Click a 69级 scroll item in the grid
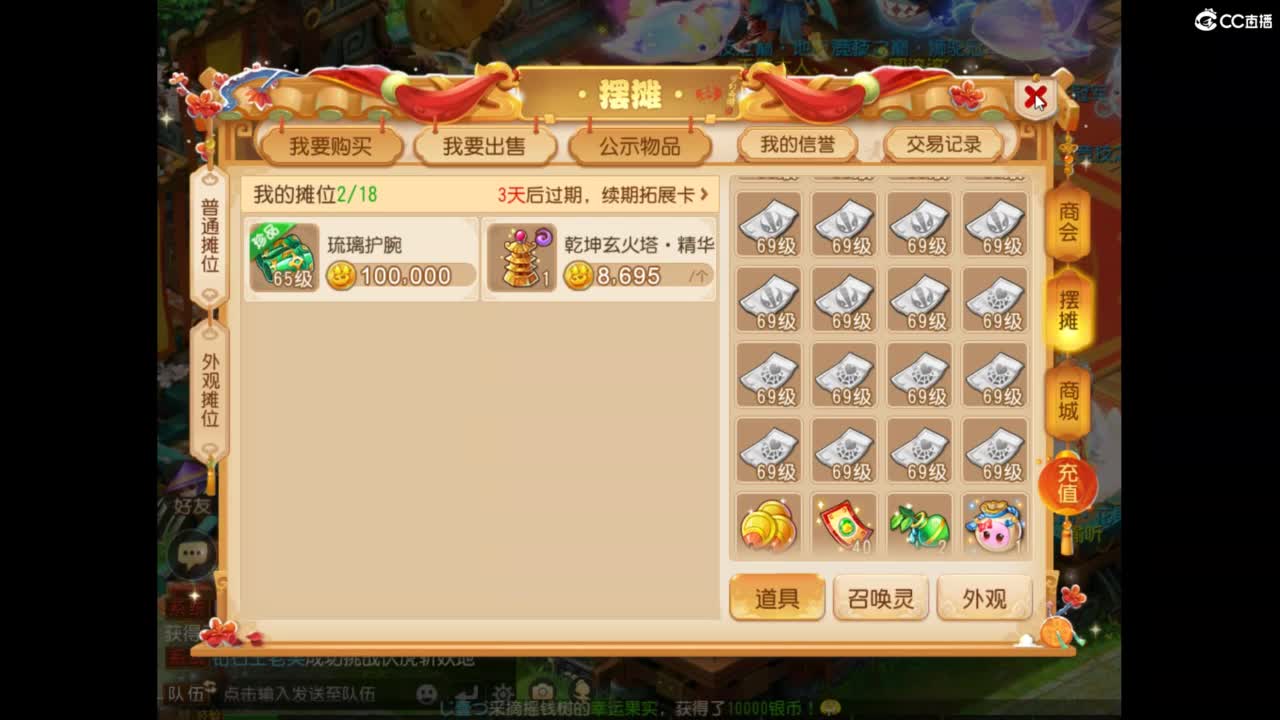The width and height of the screenshot is (1280, 720). [768, 226]
